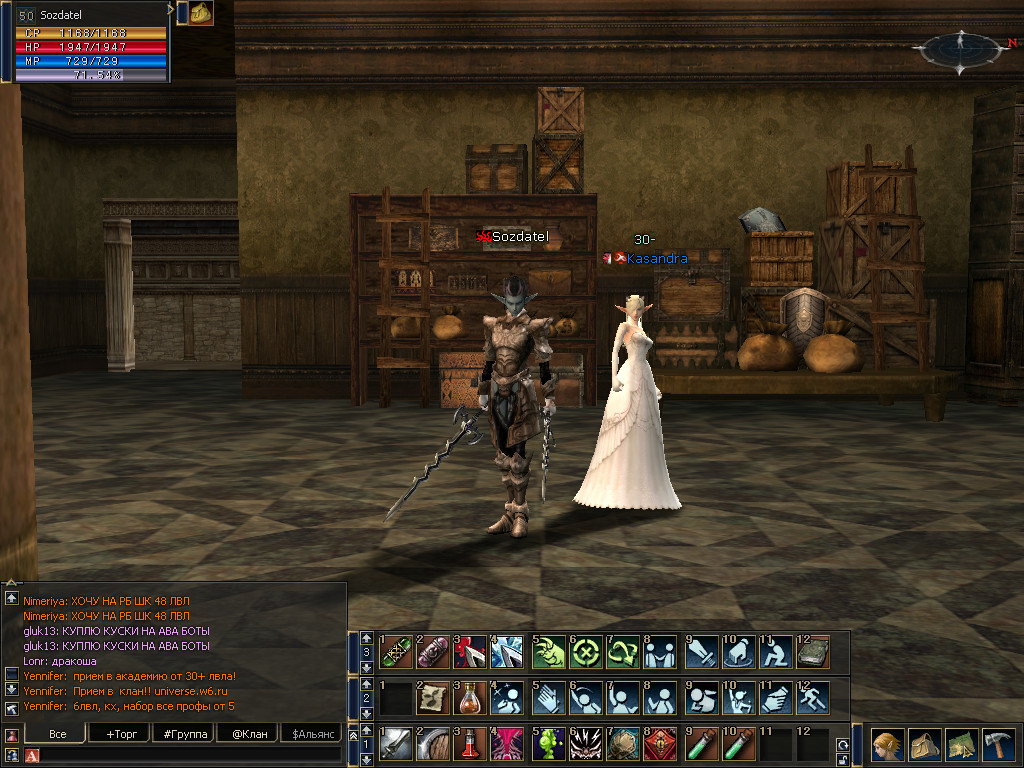Open the world map icon
The height and width of the screenshot is (768, 1024).
pyautogui.click(x=962, y=745)
